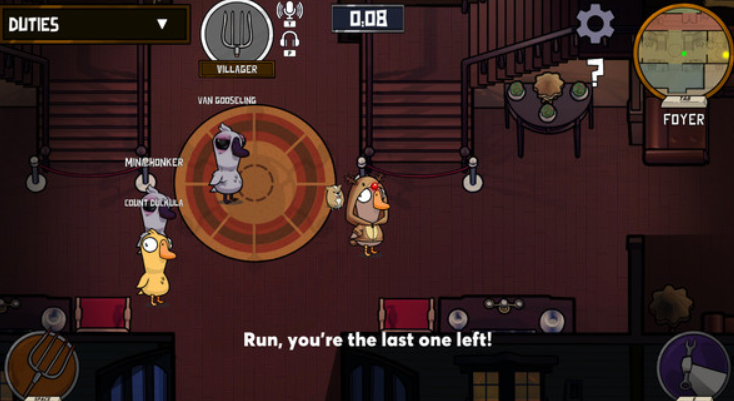Screen dimensions: 734x401
Task: Toggle the headphones audio icon
Action: tap(291, 42)
